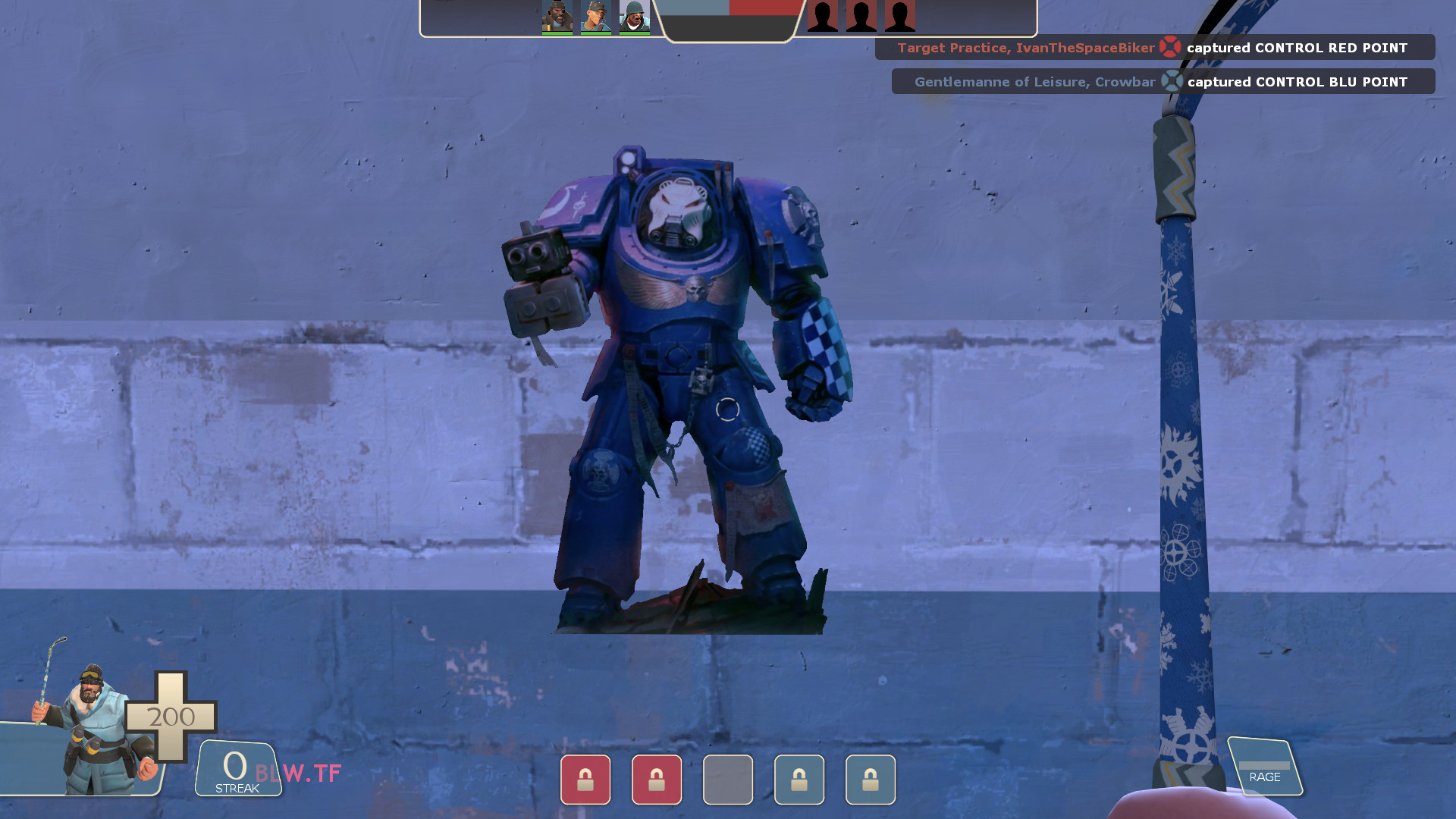Screen dimensions: 1456x819
Task: Click the RED team logo in the kill feed
Action: [1171, 47]
